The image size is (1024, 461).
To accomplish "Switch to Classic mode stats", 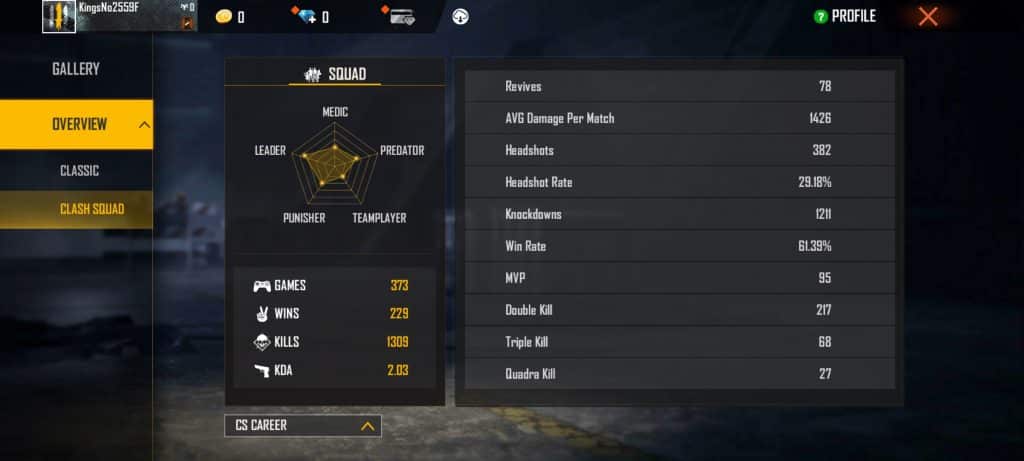I will point(79,171).
